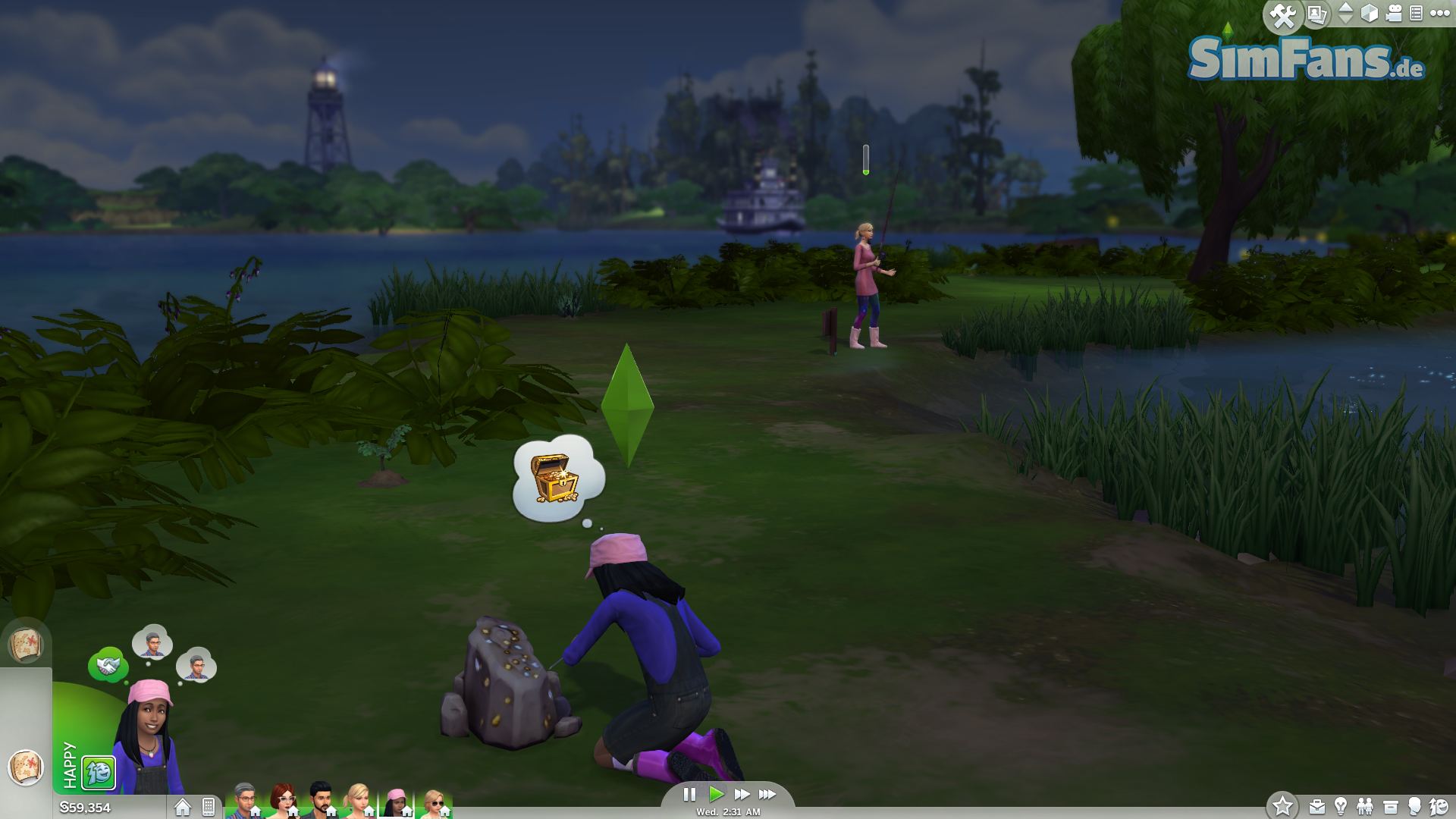Open the aspirations star panel
This screenshot has height=819, width=1456.
1282,805
